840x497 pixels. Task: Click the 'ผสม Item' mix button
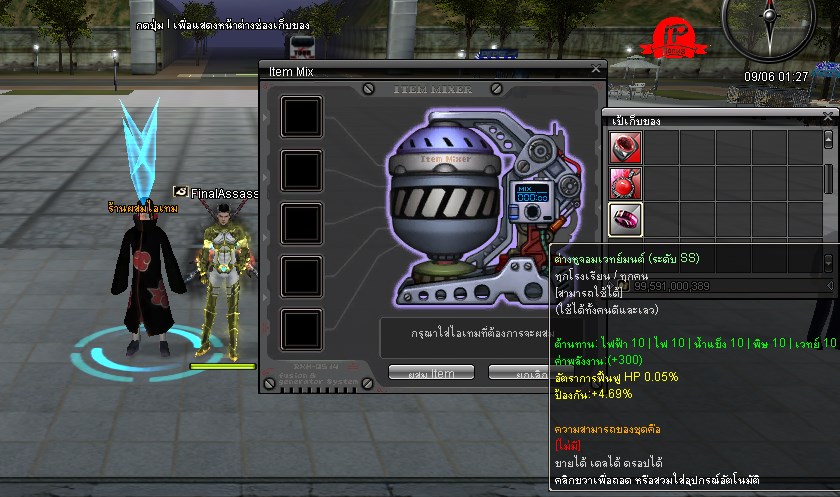point(431,373)
